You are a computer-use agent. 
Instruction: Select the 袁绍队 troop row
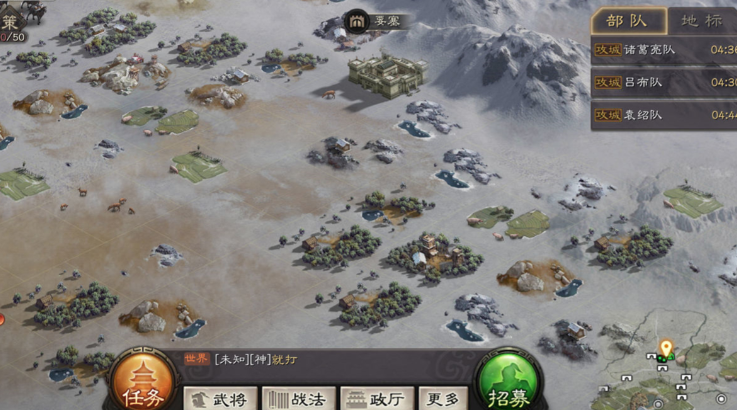pyautogui.click(x=664, y=115)
